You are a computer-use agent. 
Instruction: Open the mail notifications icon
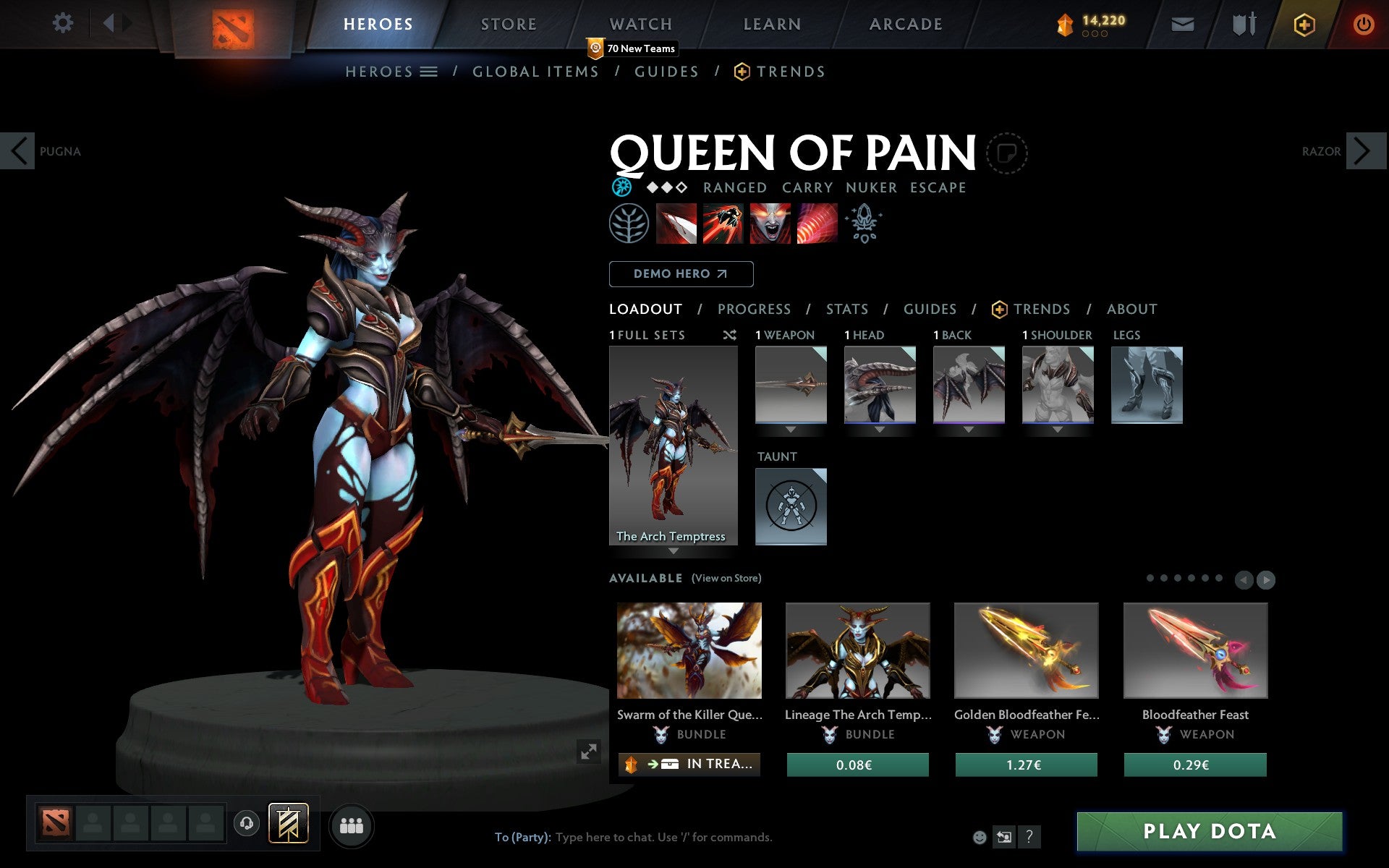1182,23
